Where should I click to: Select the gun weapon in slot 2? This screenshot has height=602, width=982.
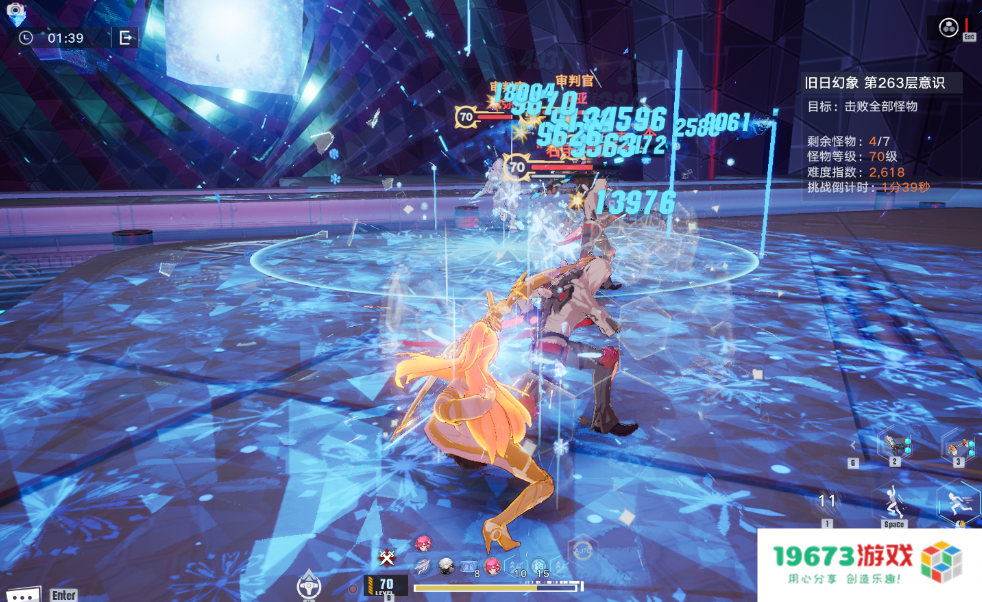tap(893, 443)
